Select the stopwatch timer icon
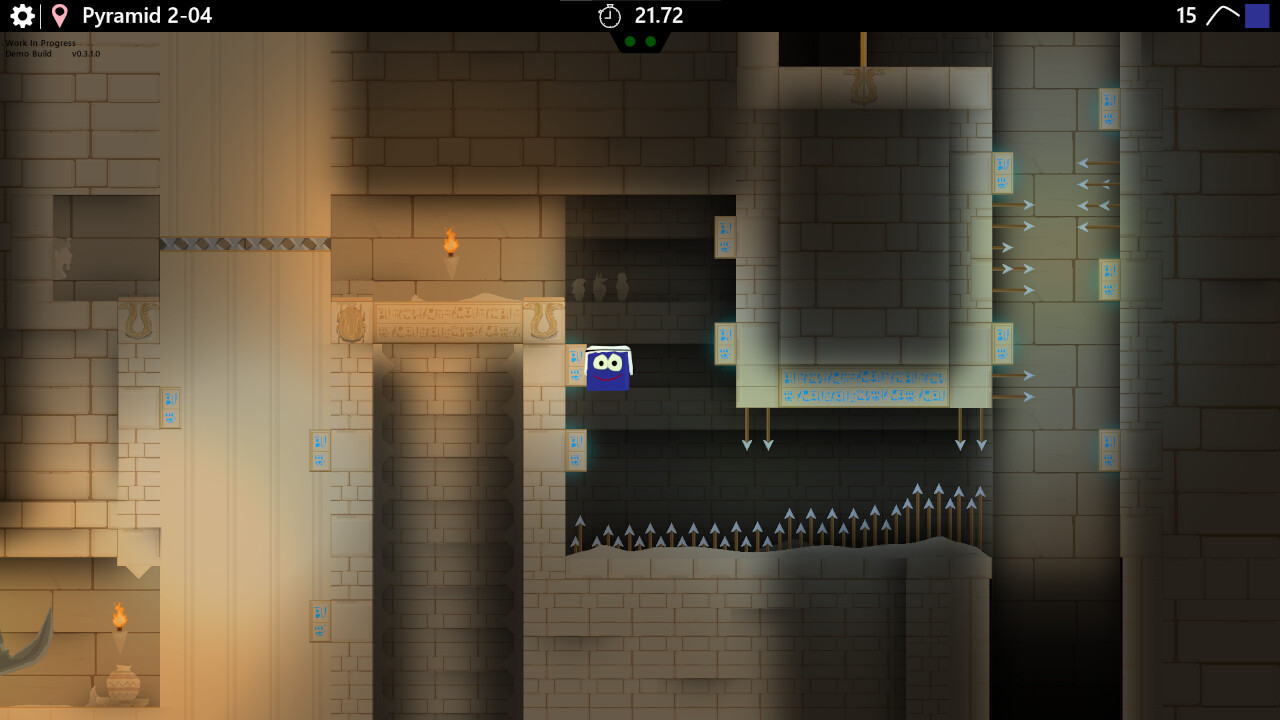This screenshot has height=720, width=1280. 611,15
